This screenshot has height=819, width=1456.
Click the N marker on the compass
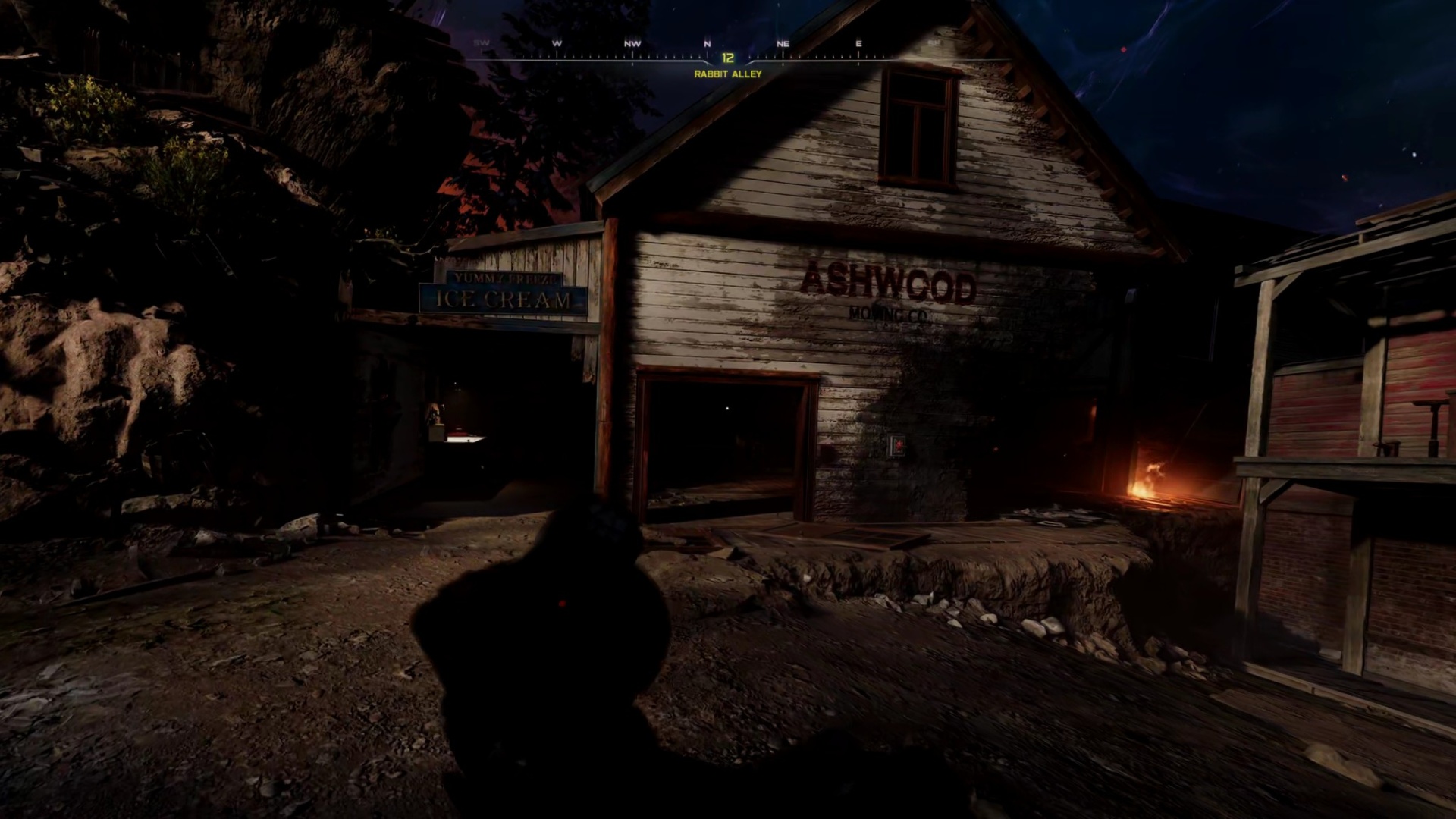tap(708, 44)
